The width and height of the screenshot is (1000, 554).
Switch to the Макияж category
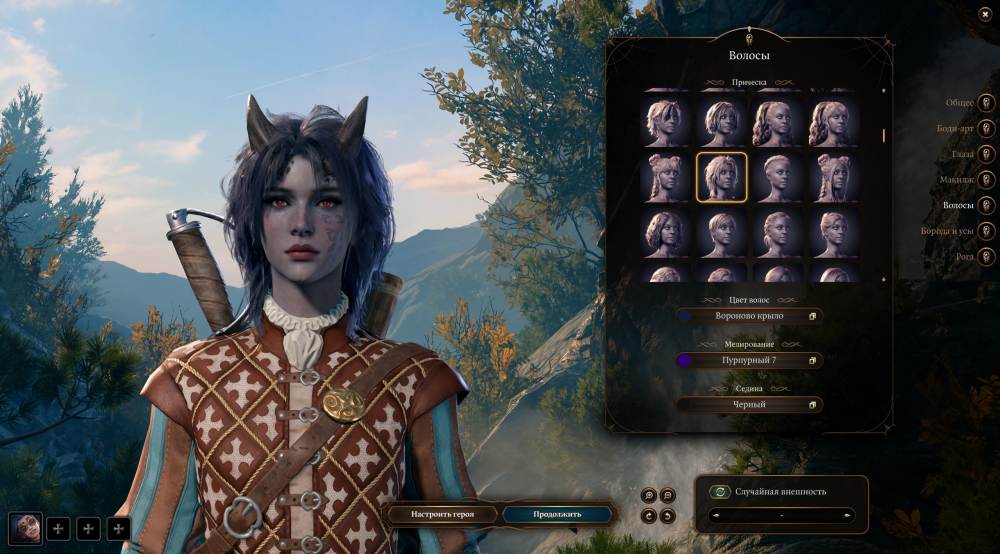(986, 180)
